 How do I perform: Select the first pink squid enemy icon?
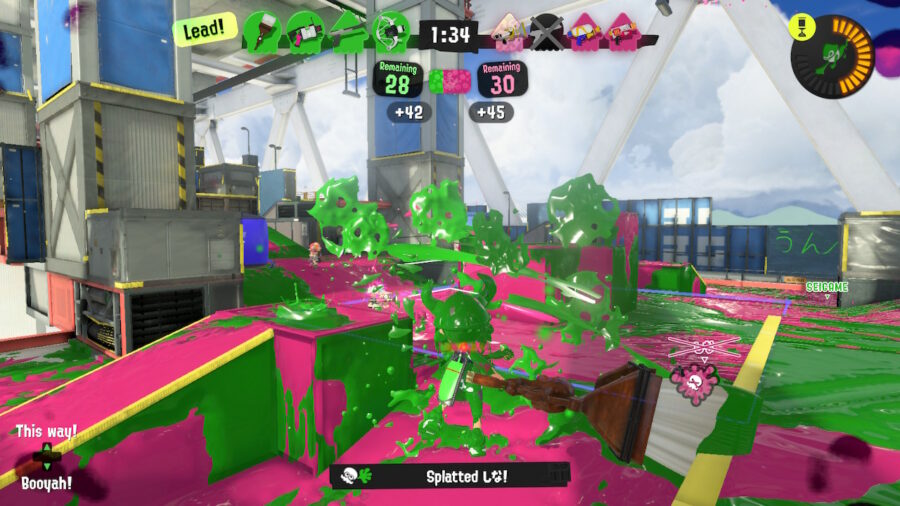pos(507,32)
